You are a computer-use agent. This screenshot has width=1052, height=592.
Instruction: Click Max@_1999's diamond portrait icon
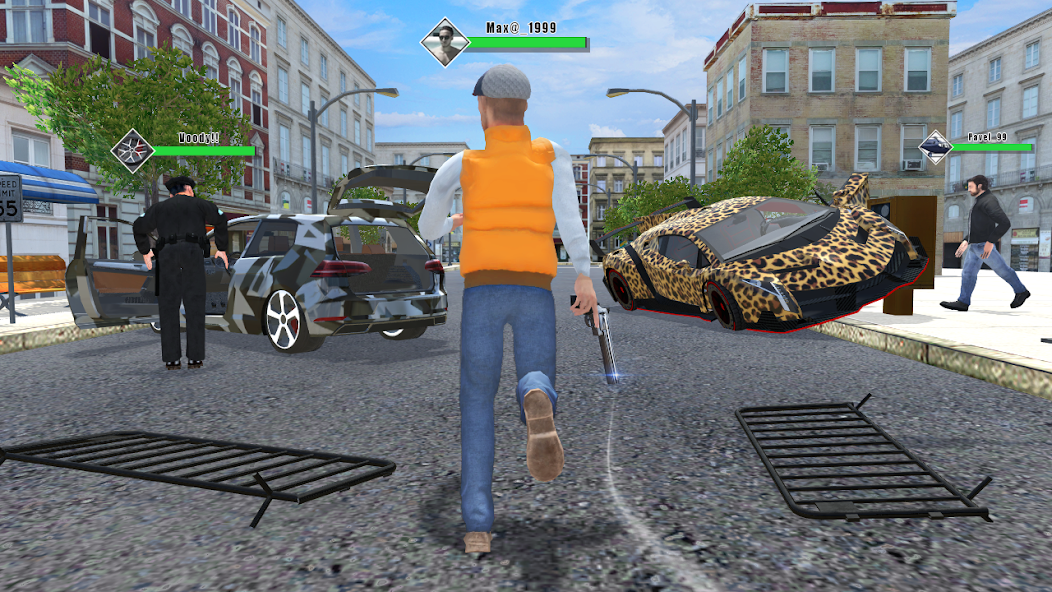coord(445,42)
